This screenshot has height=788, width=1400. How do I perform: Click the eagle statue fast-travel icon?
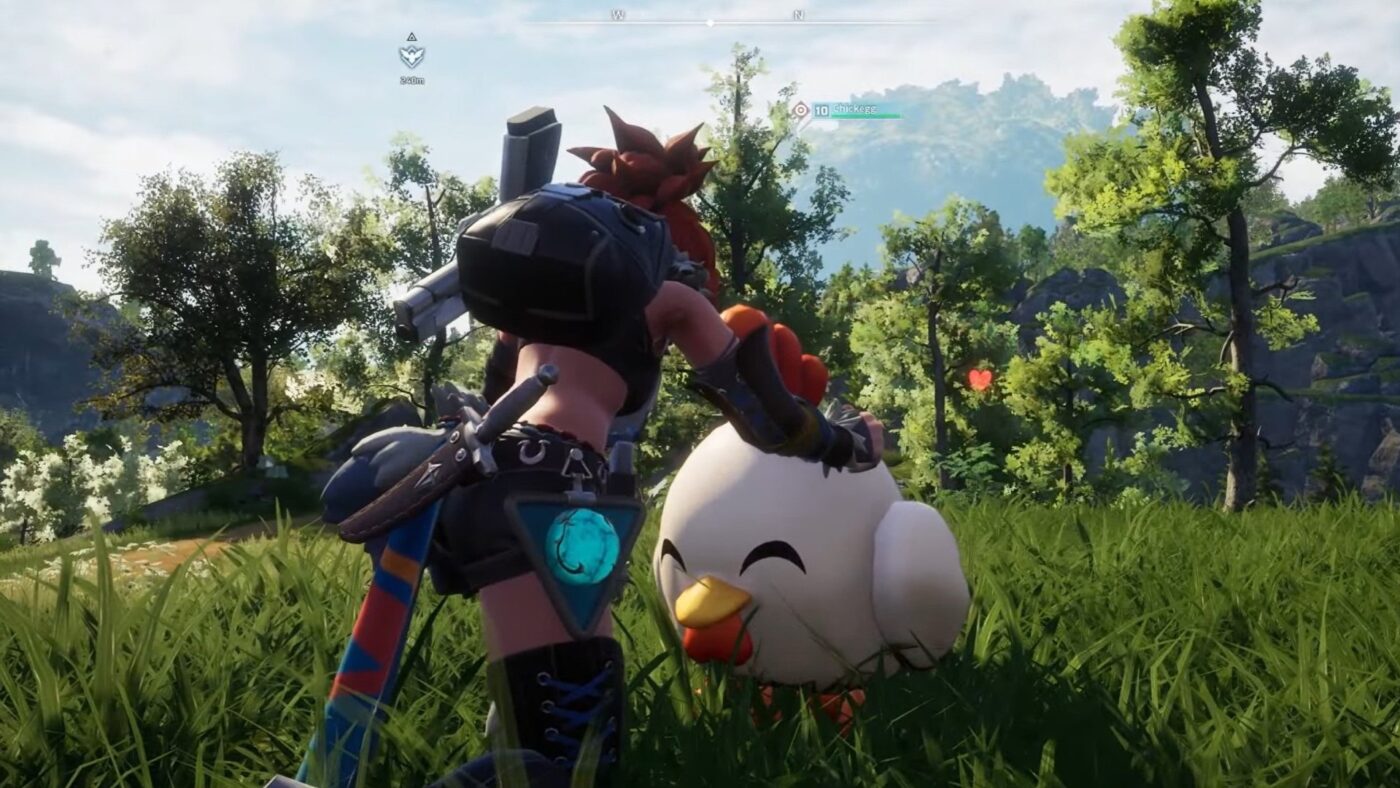[x=410, y=56]
